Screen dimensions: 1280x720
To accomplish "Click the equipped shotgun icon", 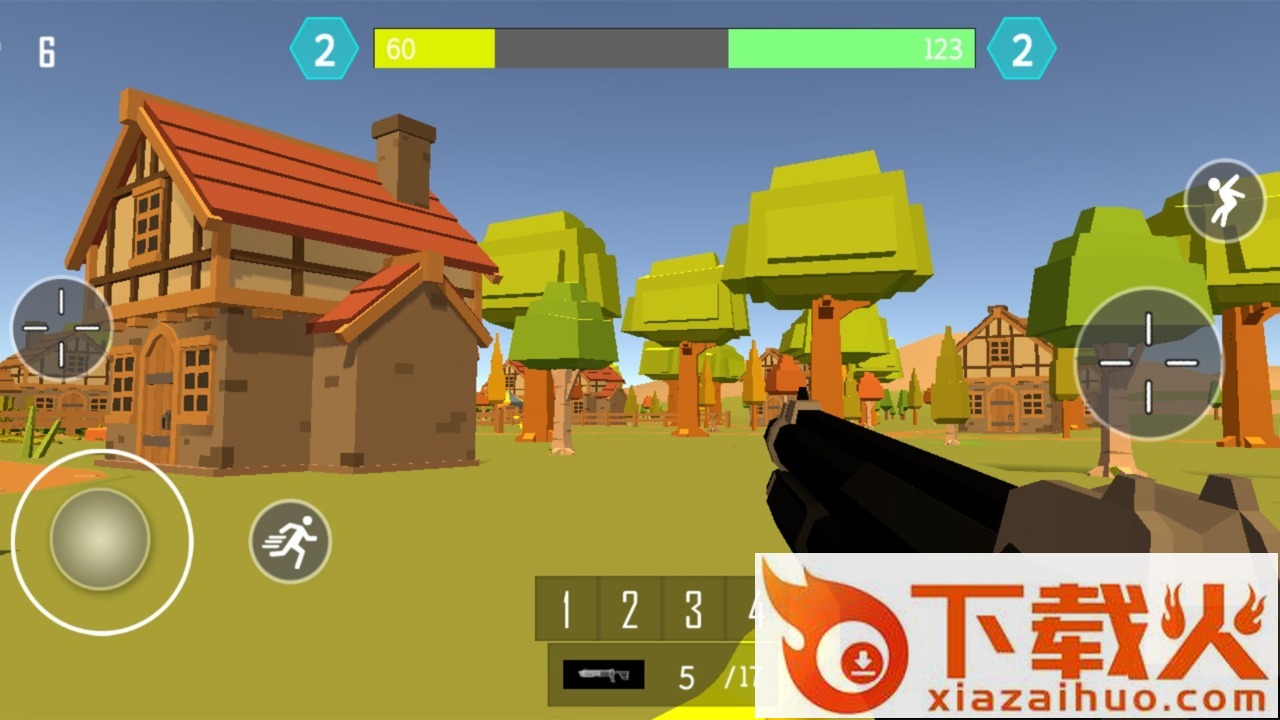I will [603, 674].
